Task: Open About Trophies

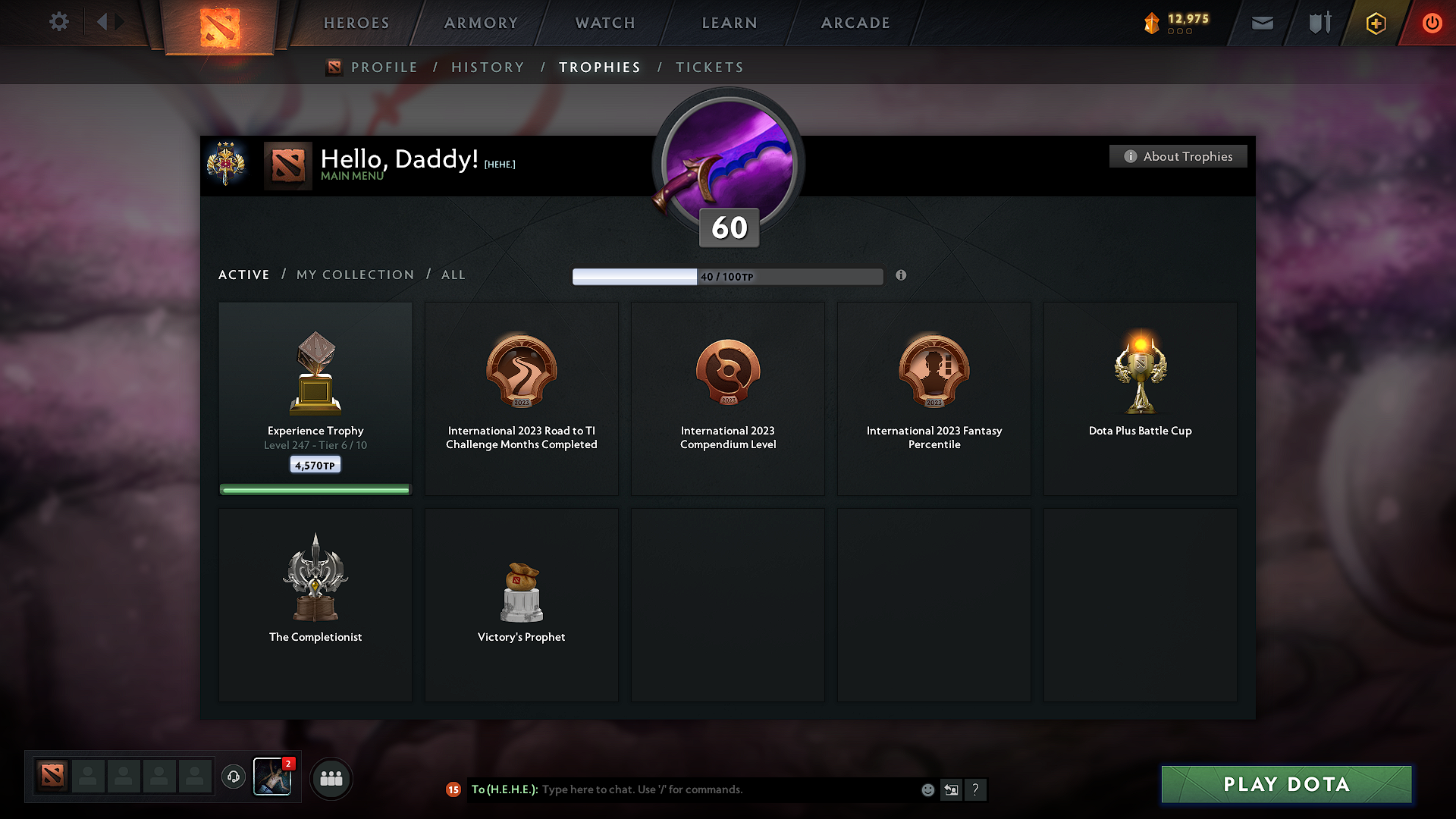Action: pos(1178,156)
